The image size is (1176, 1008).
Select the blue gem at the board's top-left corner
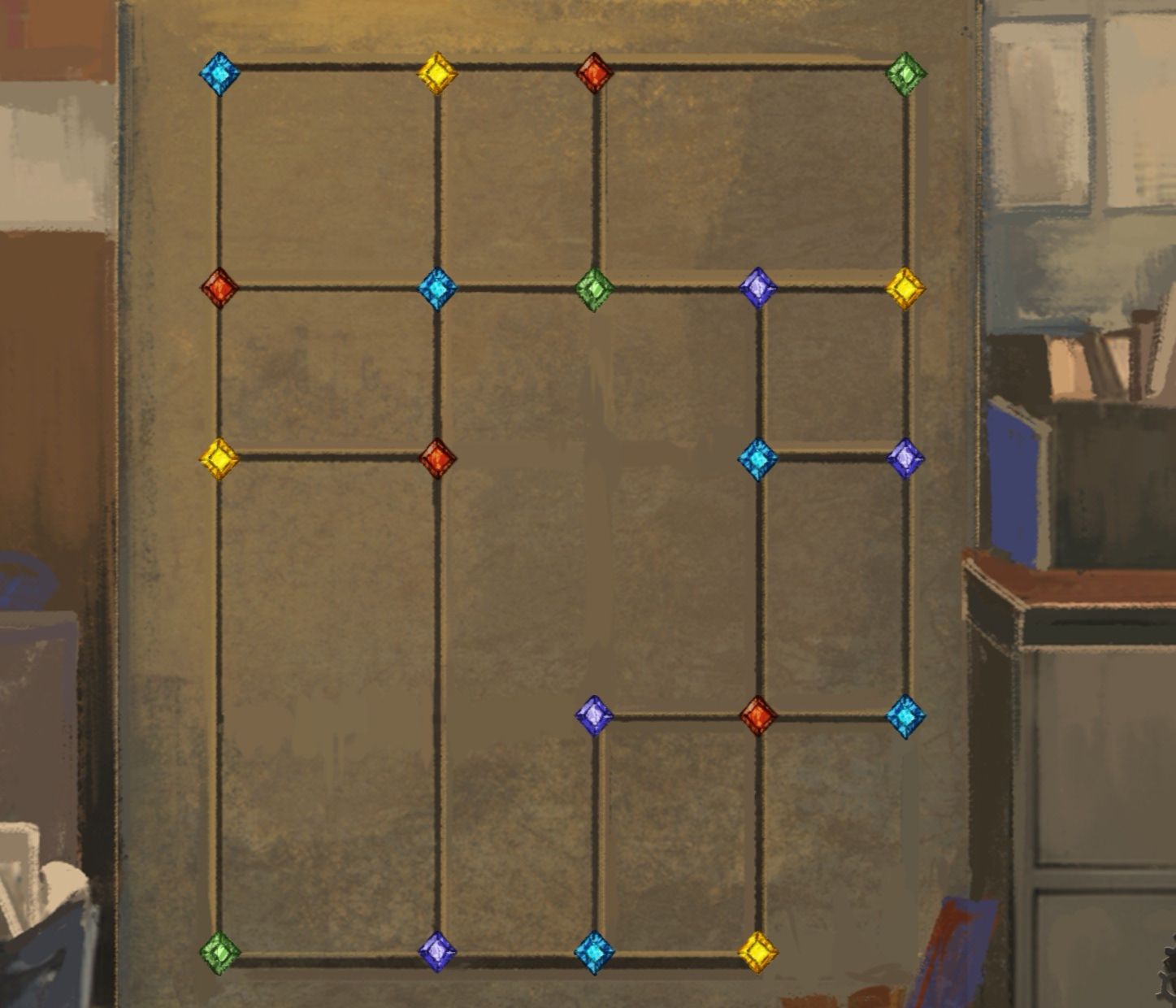coord(219,73)
